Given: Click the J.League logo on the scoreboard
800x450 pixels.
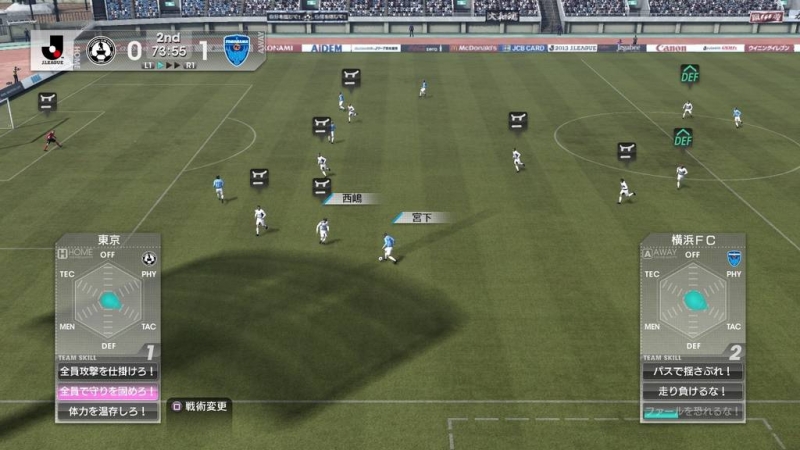Looking at the screenshot, I should tap(53, 48).
